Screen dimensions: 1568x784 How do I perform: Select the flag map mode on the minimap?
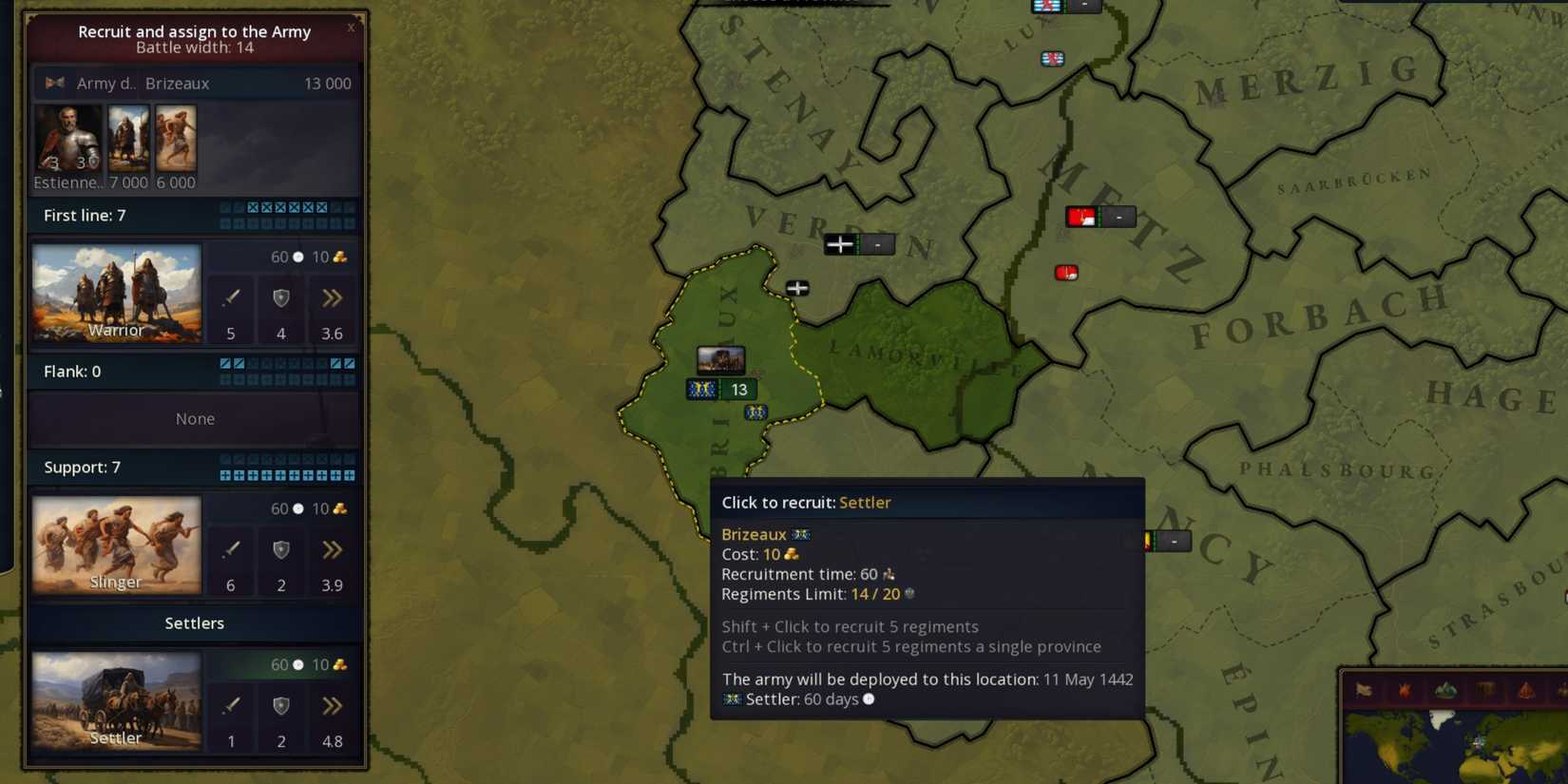click(1364, 690)
